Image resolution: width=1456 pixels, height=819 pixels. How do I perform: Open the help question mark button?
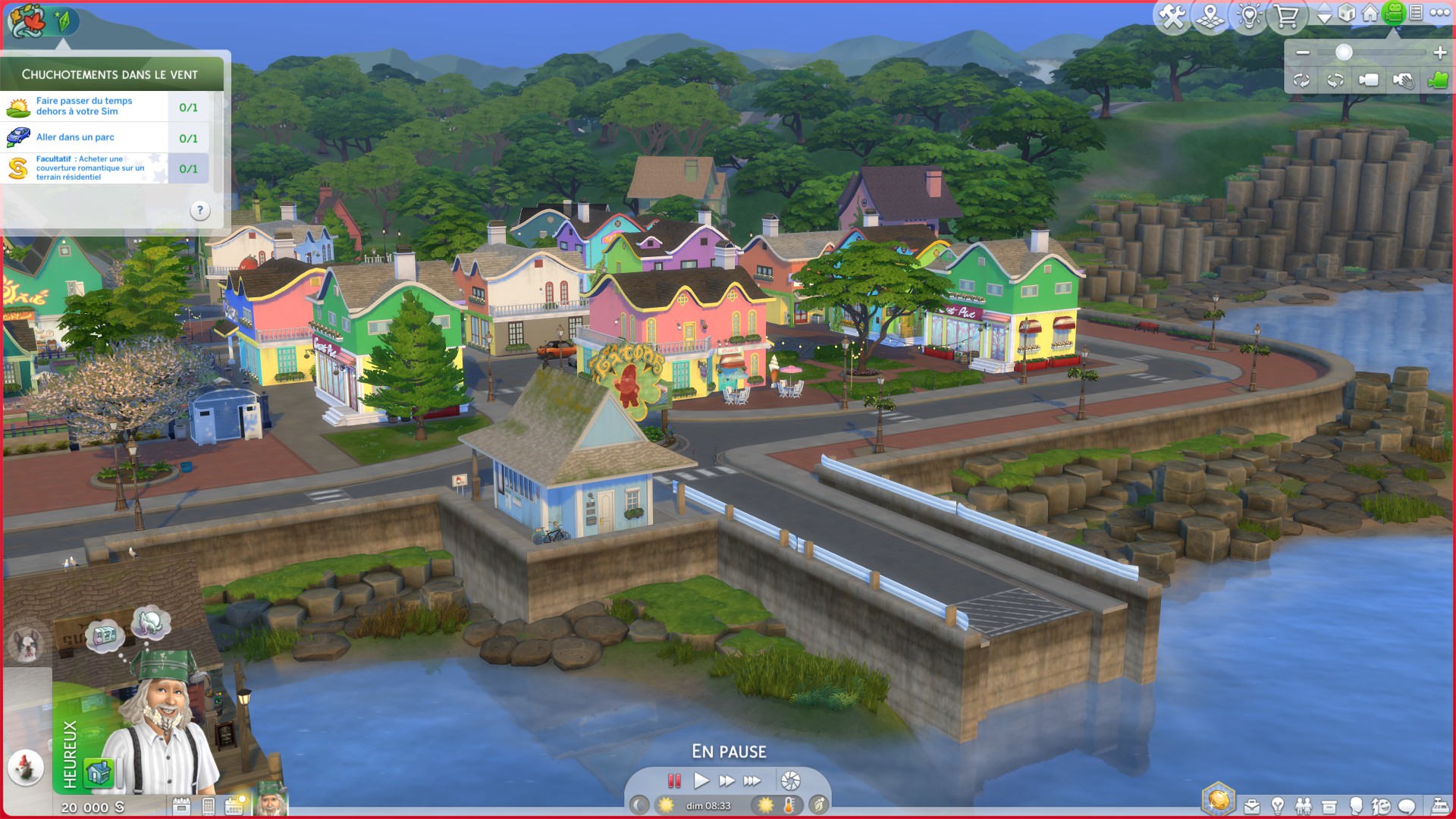[199, 211]
